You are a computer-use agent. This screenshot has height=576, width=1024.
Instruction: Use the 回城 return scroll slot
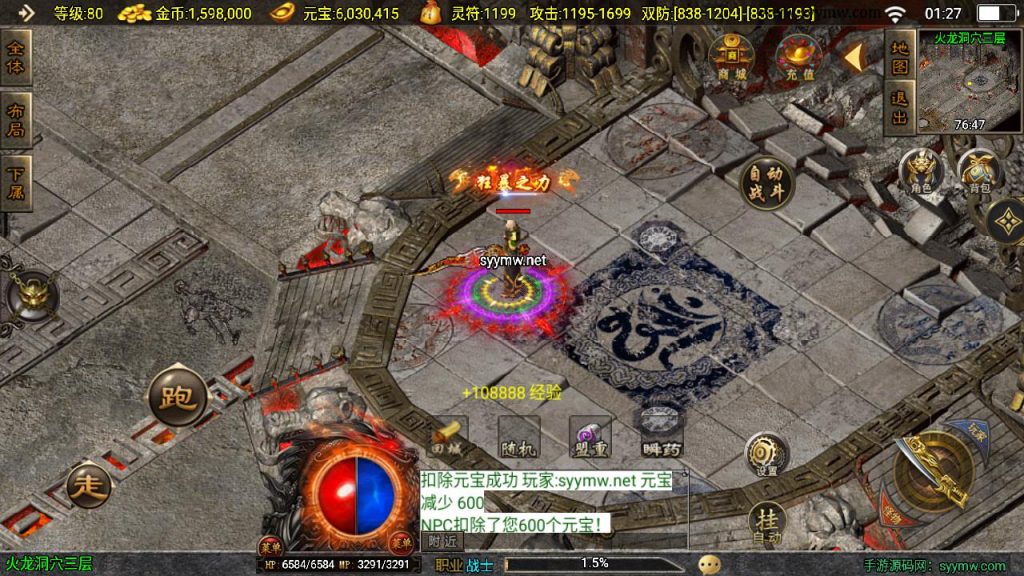[446, 436]
